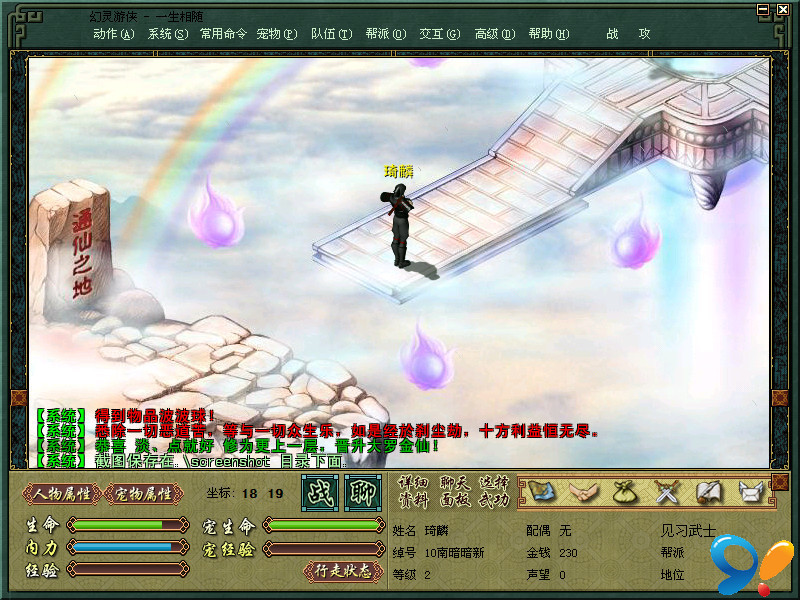Minimize the game window
Viewport: 800px width, 600px height.
pos(765,9)
